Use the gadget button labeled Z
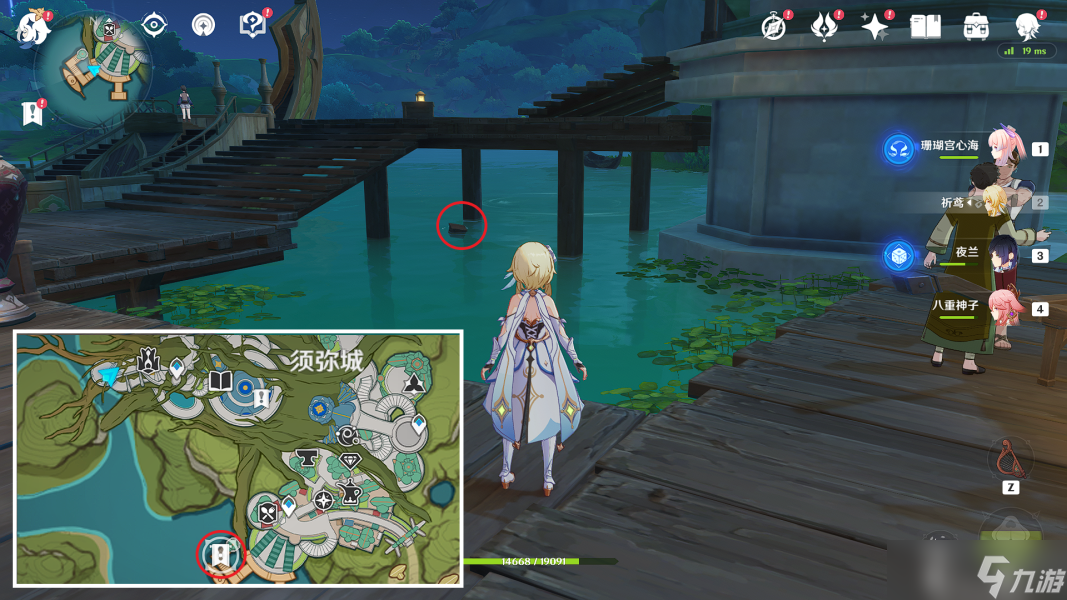 coord(1011,460)
